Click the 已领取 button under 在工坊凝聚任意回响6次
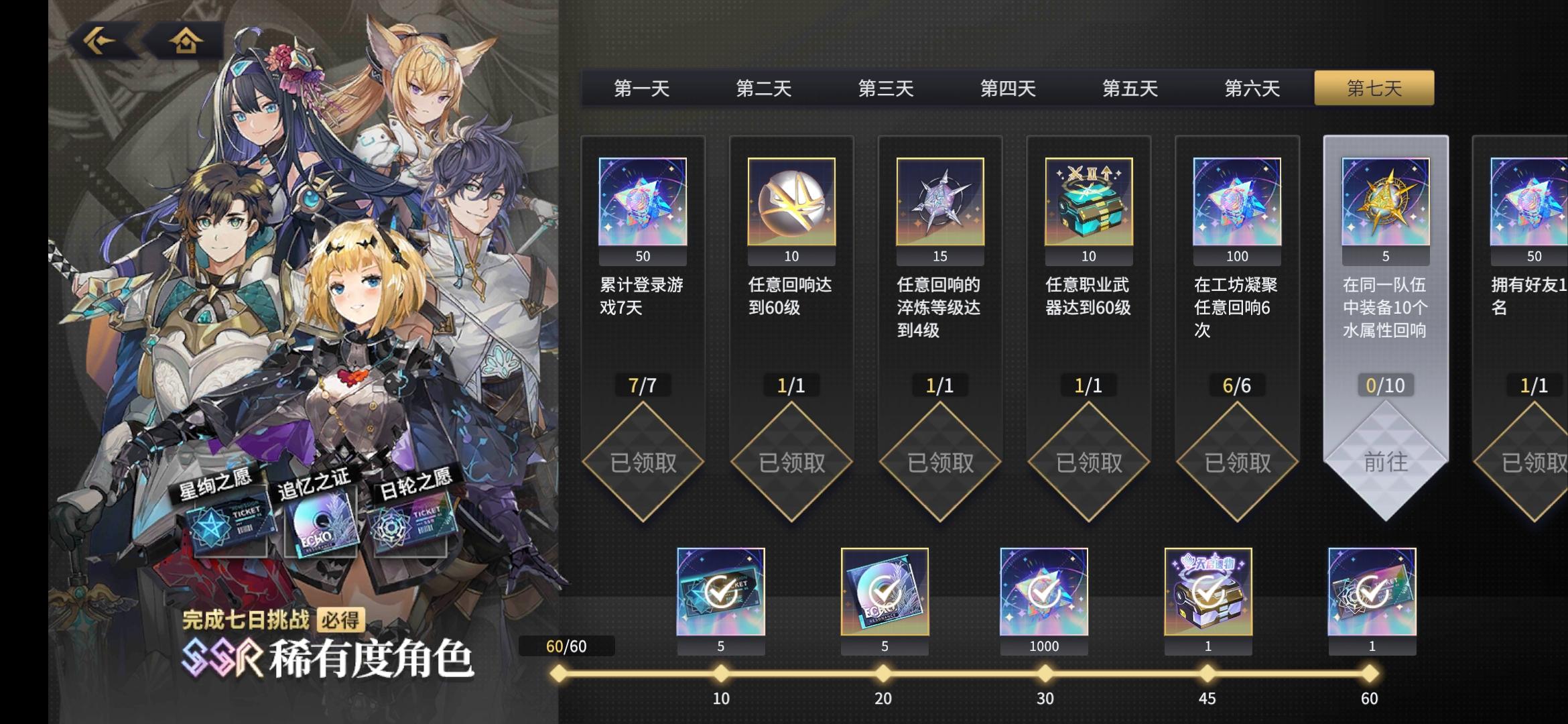This screenshot has width=1568, height=724. 1236,461
